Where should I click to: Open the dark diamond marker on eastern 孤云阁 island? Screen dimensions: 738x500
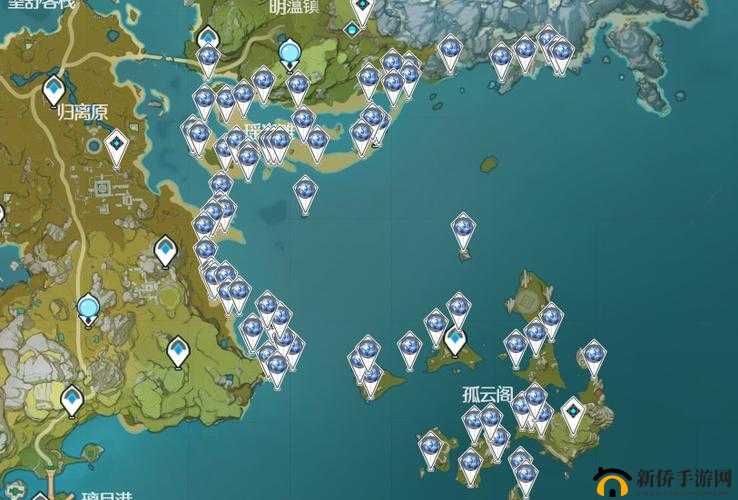pos(573,413)
